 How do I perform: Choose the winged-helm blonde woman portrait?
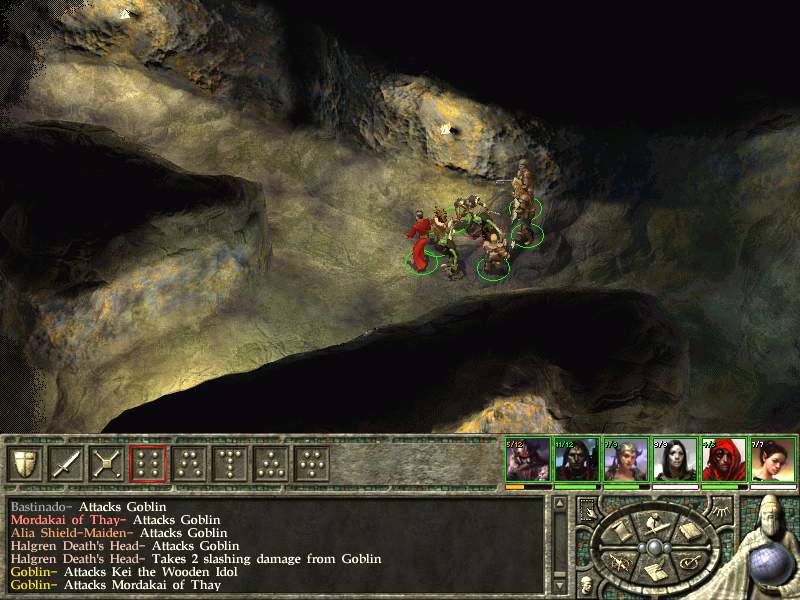pos(626,462)
